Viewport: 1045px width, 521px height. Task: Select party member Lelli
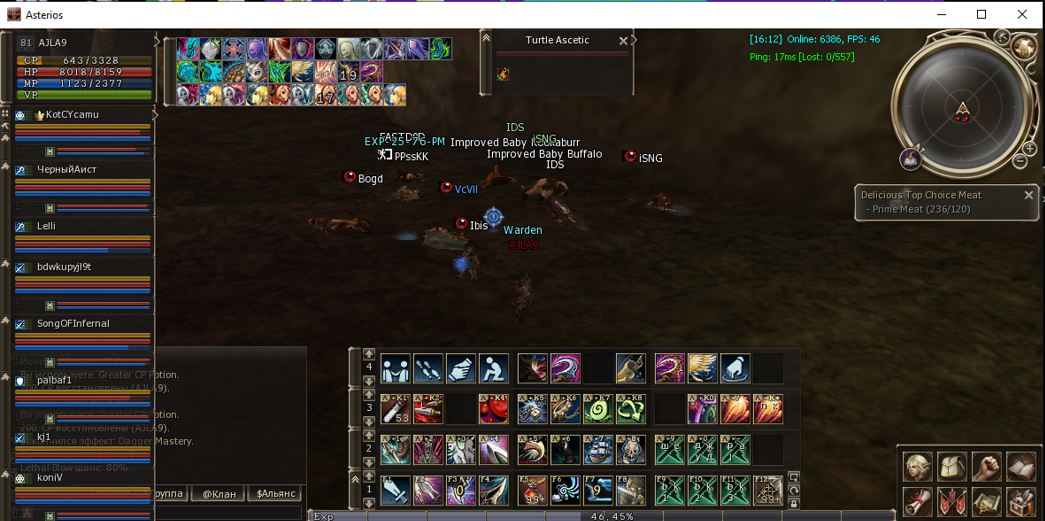(x=47, y=227)
